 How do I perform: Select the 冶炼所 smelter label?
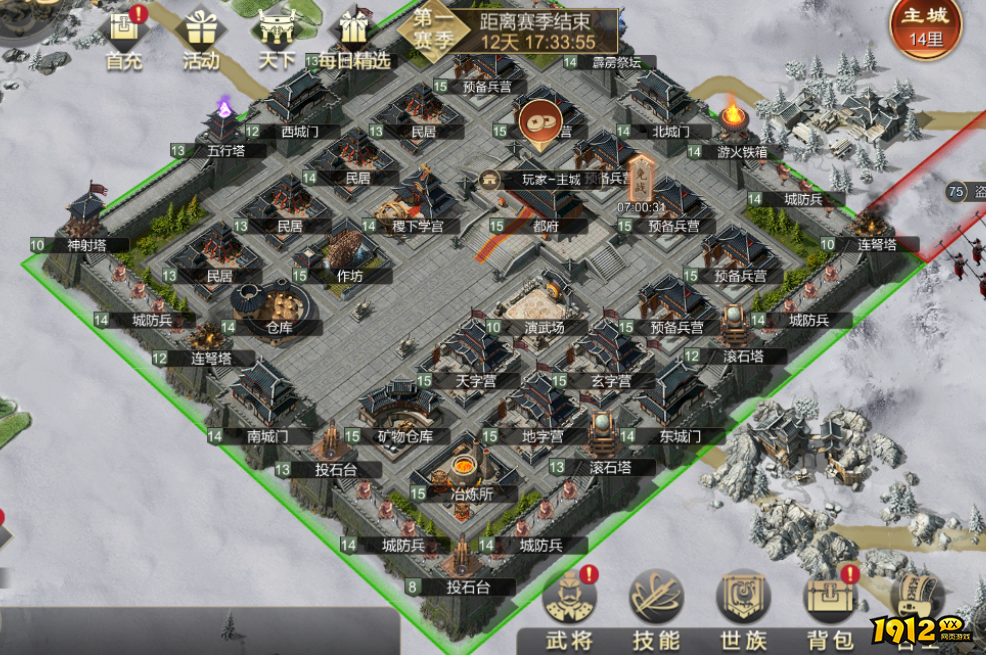coord(470,493)
